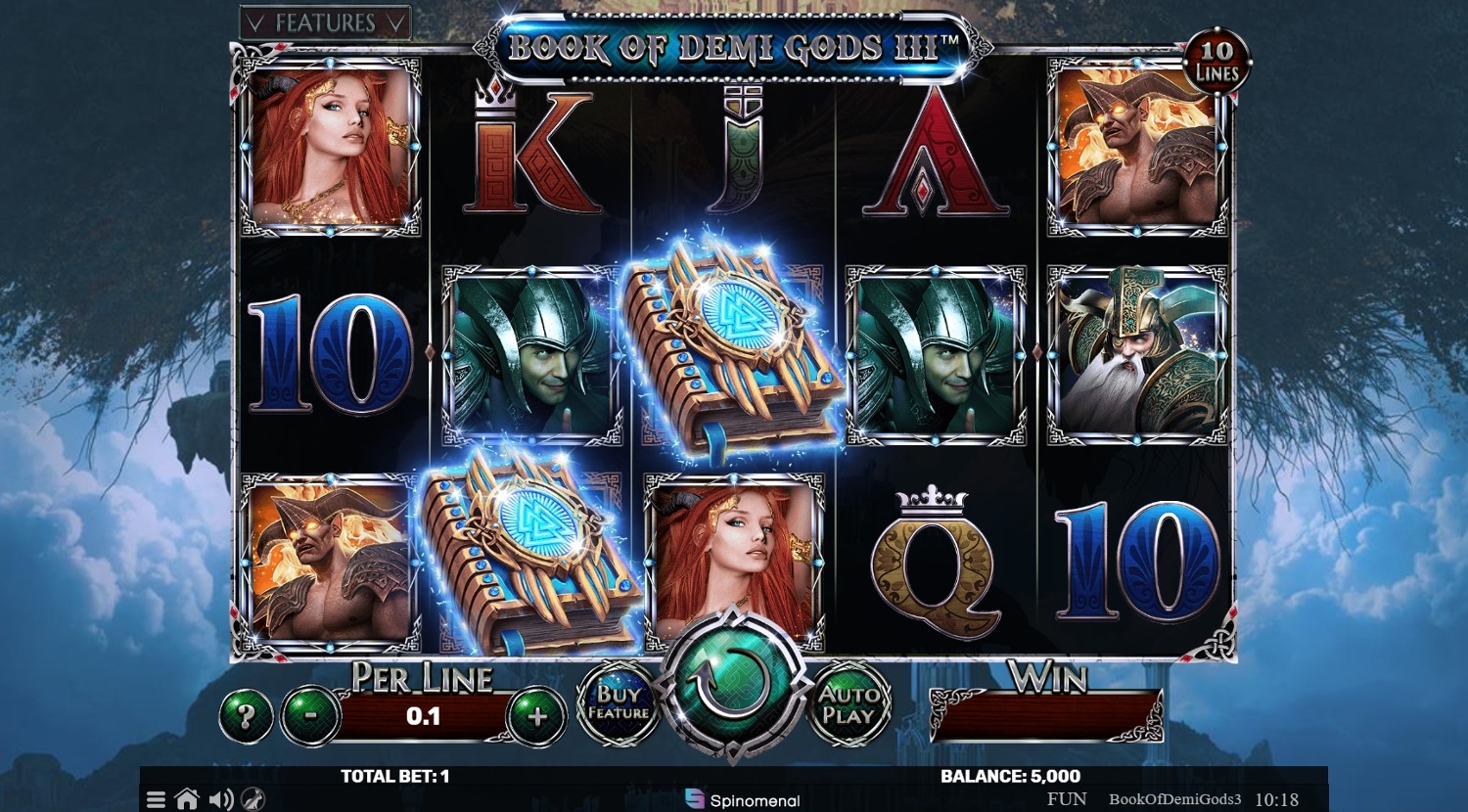Open the hamburger menu in bottom bar
The width and height of the screenshot is (1468, 812).
click(156, 799)
